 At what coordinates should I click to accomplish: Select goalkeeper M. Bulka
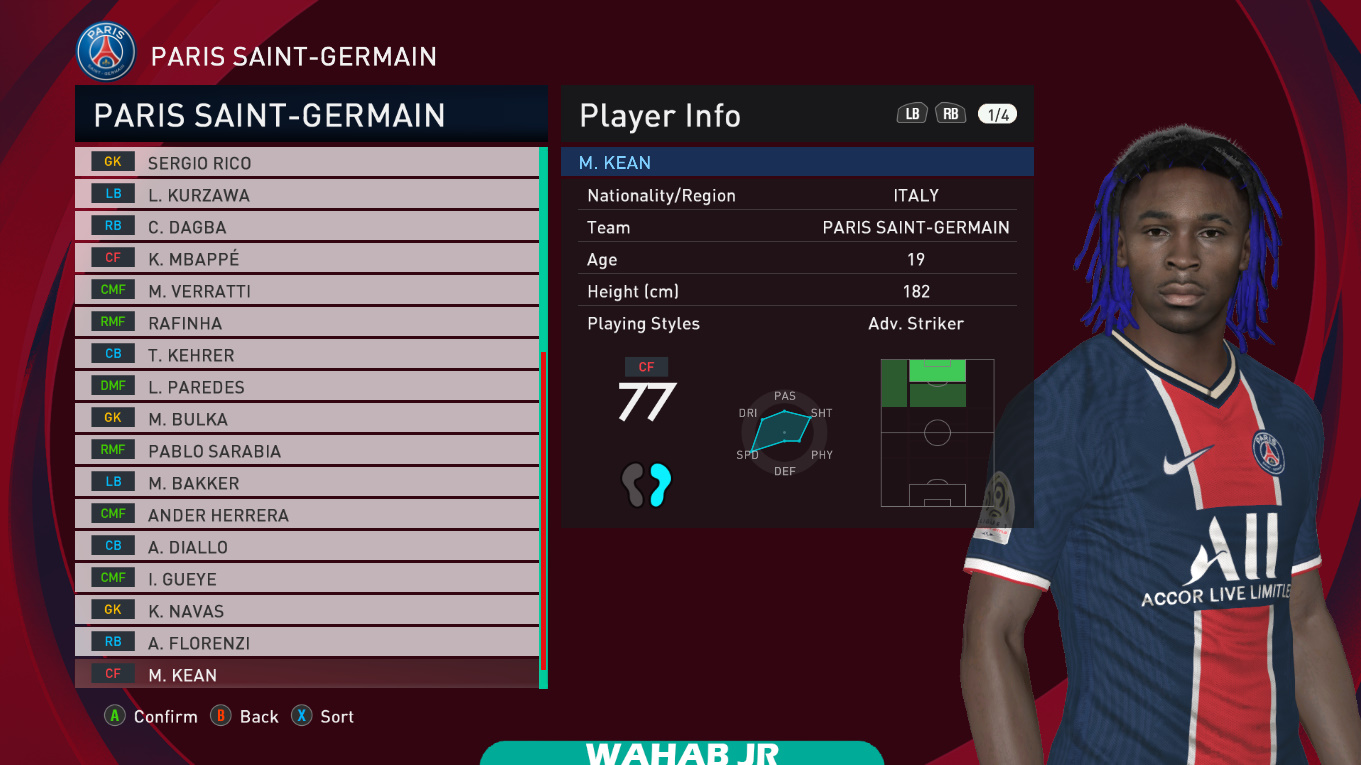point(306,419)
